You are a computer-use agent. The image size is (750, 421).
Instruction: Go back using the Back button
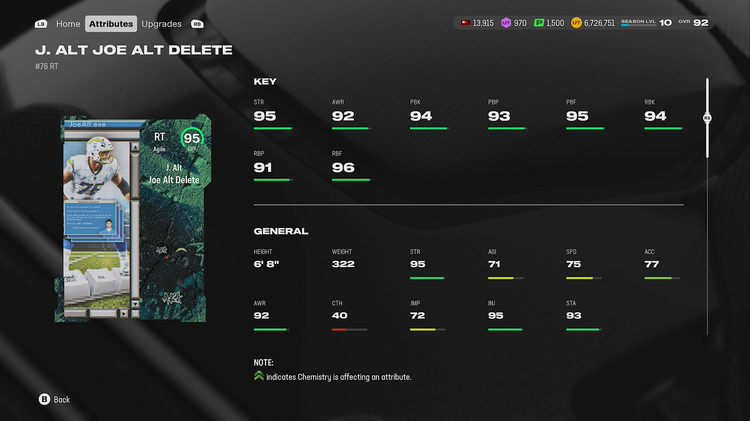54,399
